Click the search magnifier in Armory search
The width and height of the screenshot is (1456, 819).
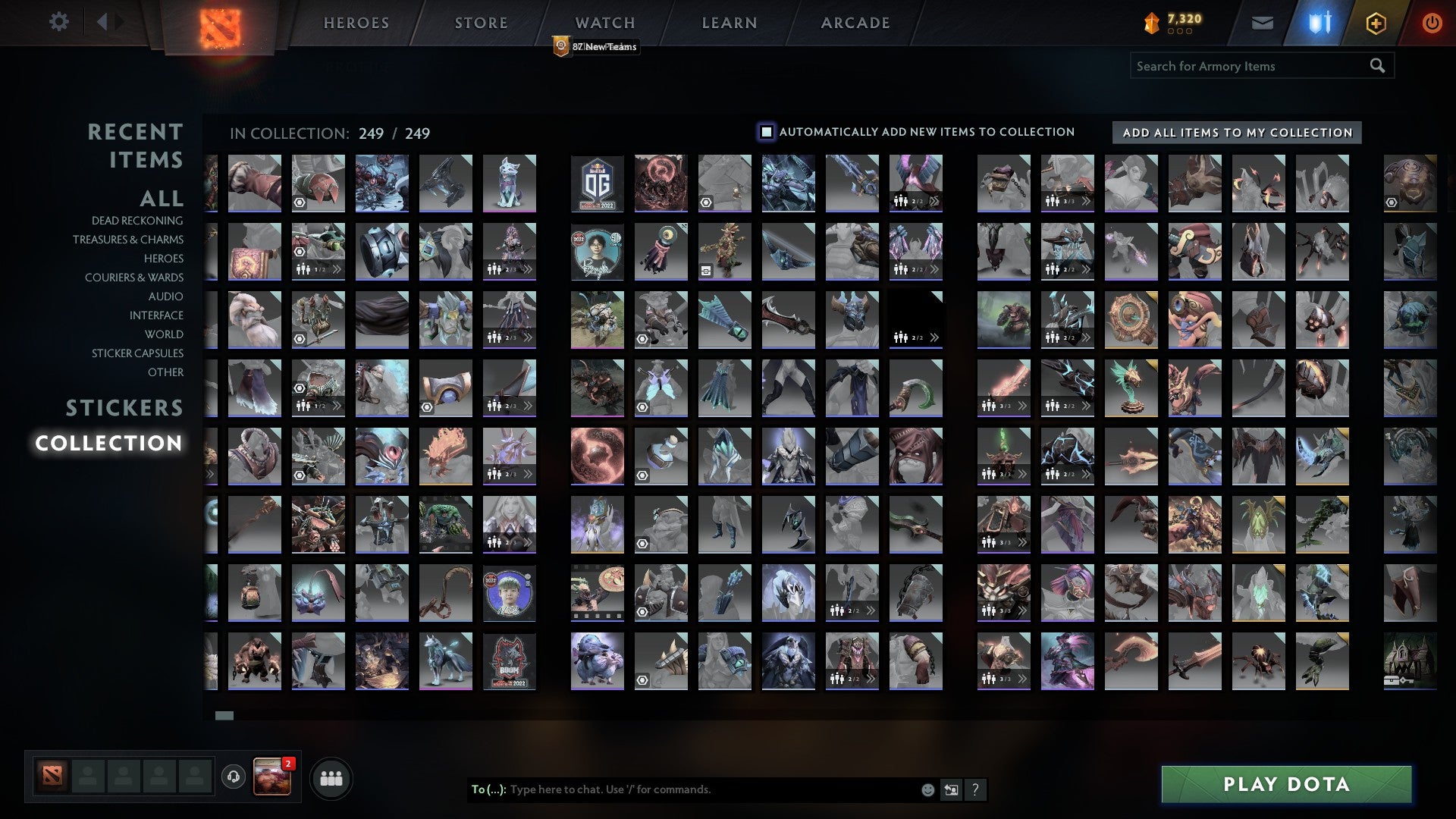pyautogui.click(x=1376, y=65)
